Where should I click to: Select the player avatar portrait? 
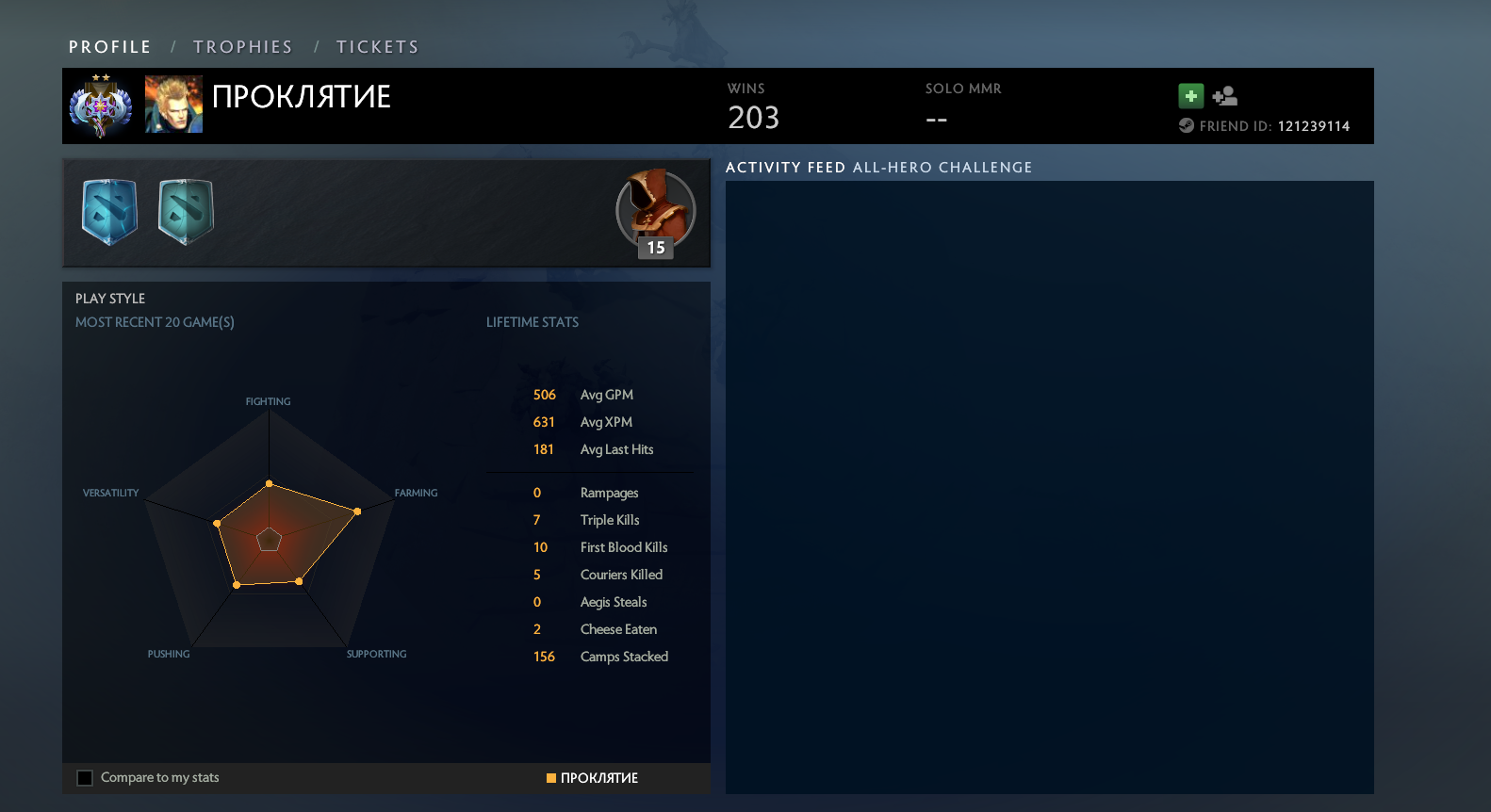pos(173,104)
